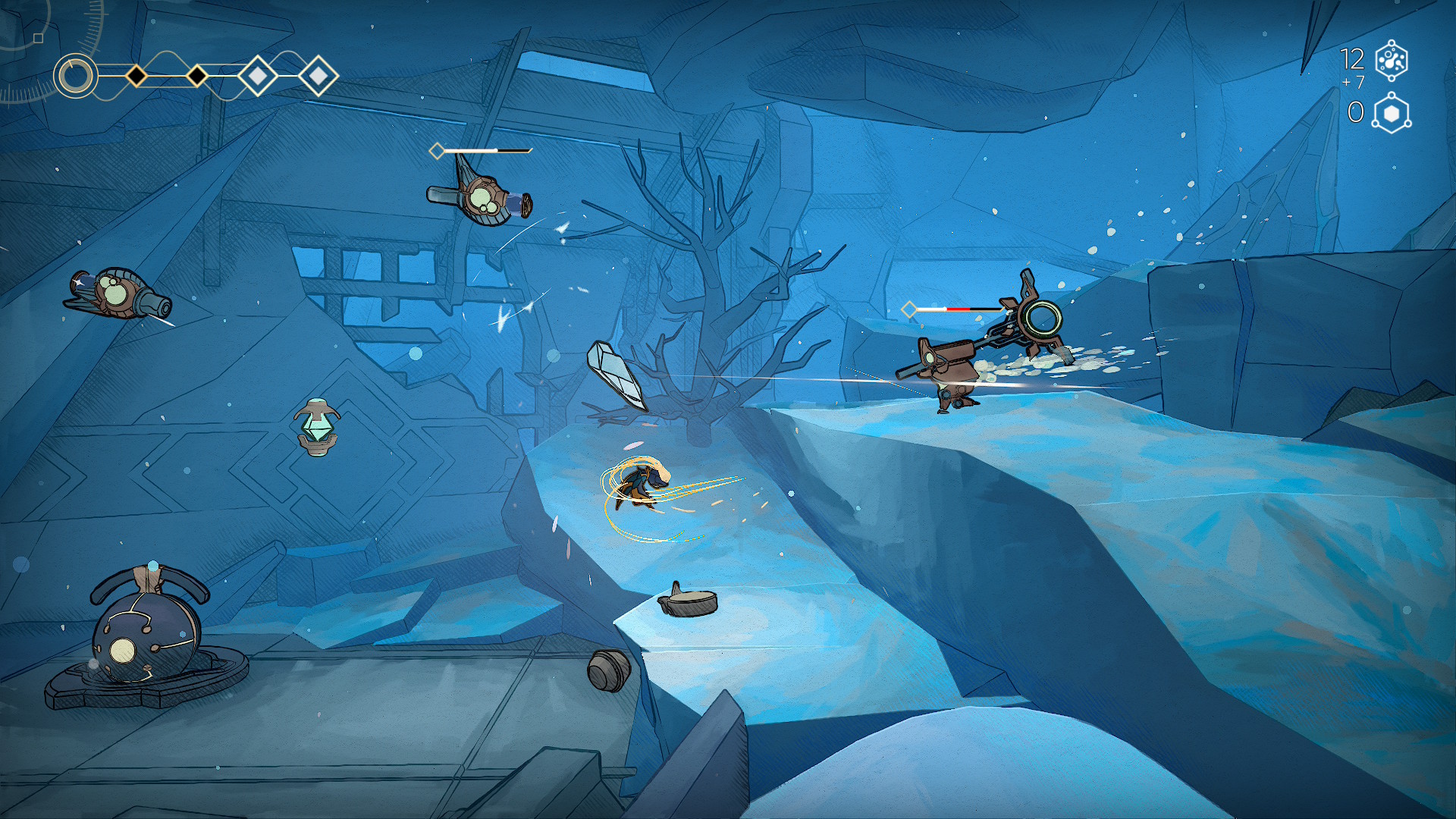Screen dimensions: 1456x819
Task: Select the golden ring emblem
Action: pyautogui.click(x=76, y=76)
